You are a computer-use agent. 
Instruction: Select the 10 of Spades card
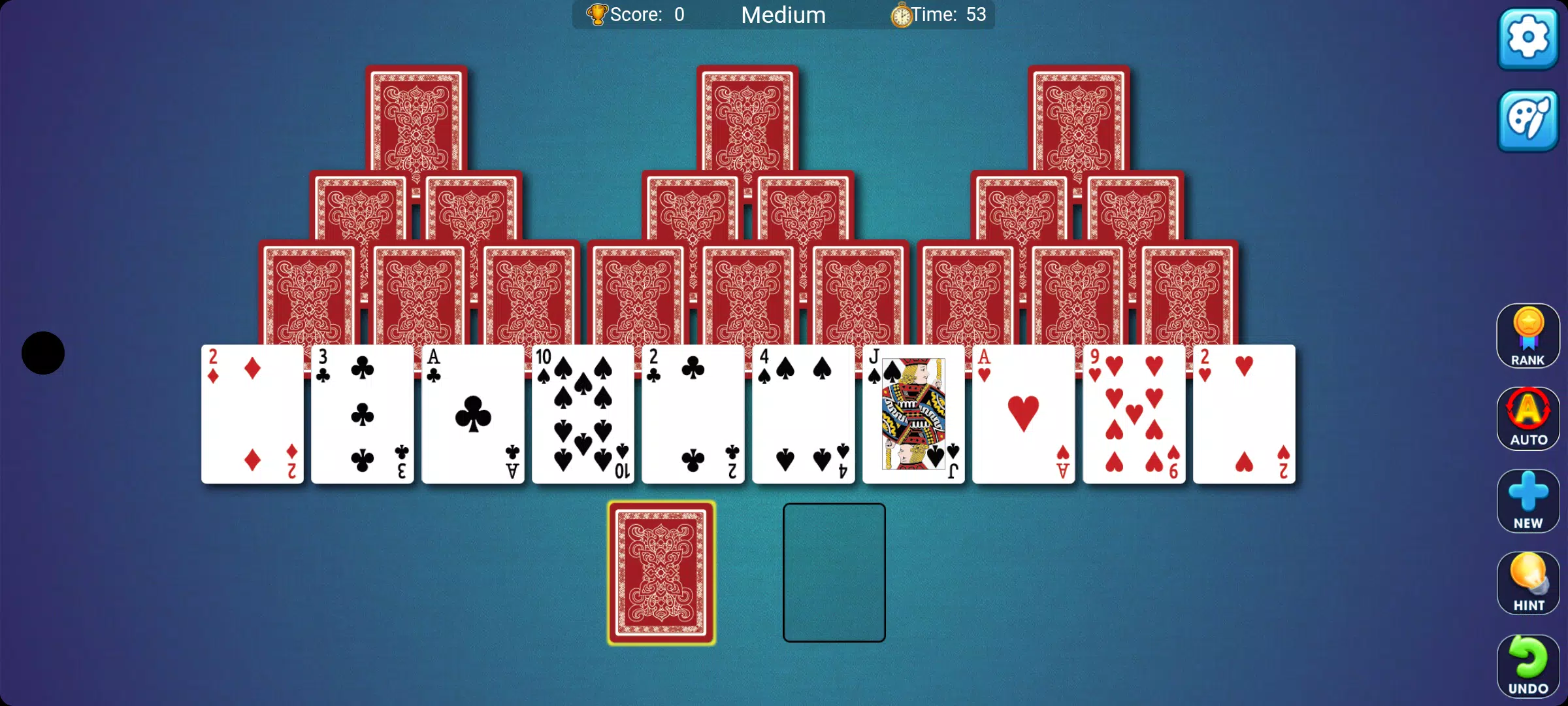coord(582,413)
